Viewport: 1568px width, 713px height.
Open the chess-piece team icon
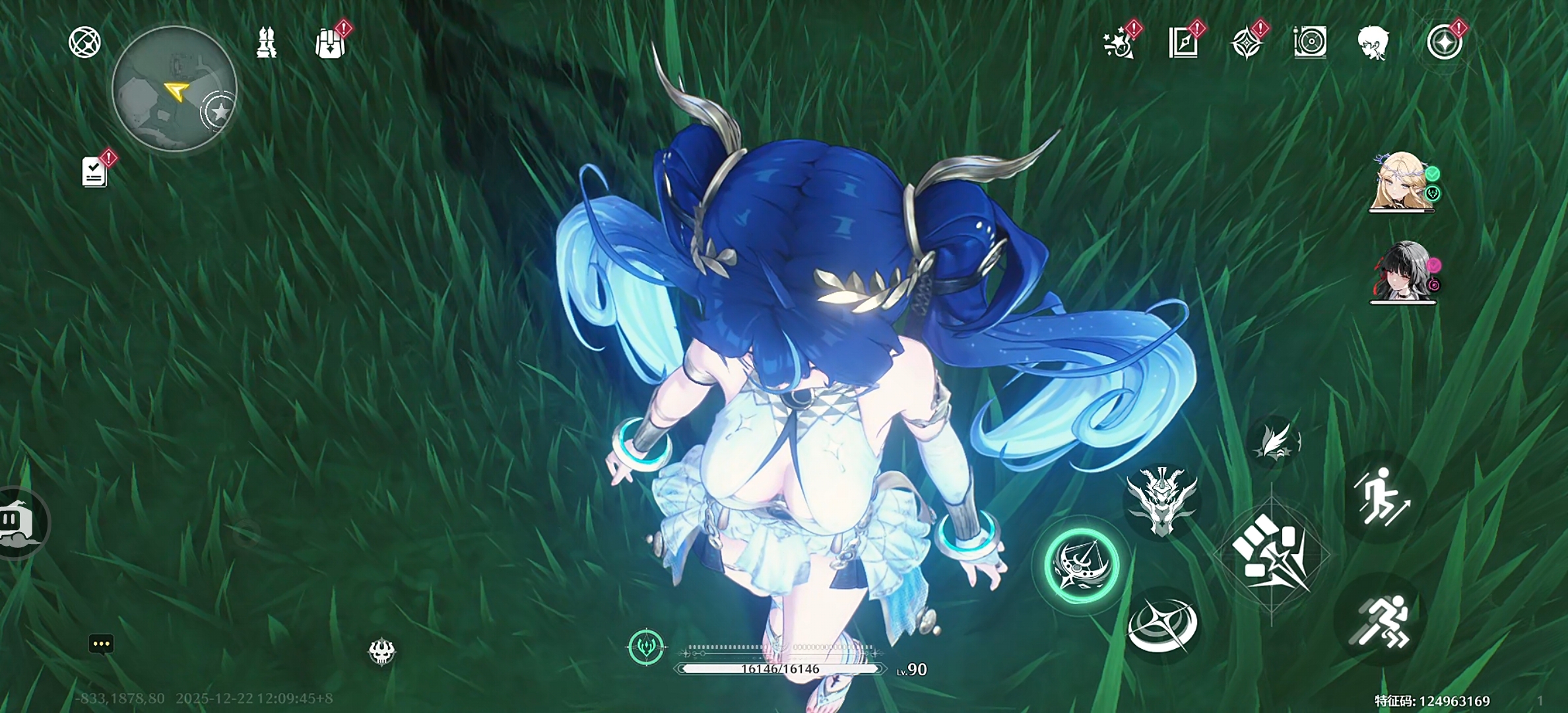click(x=266, y=43)
